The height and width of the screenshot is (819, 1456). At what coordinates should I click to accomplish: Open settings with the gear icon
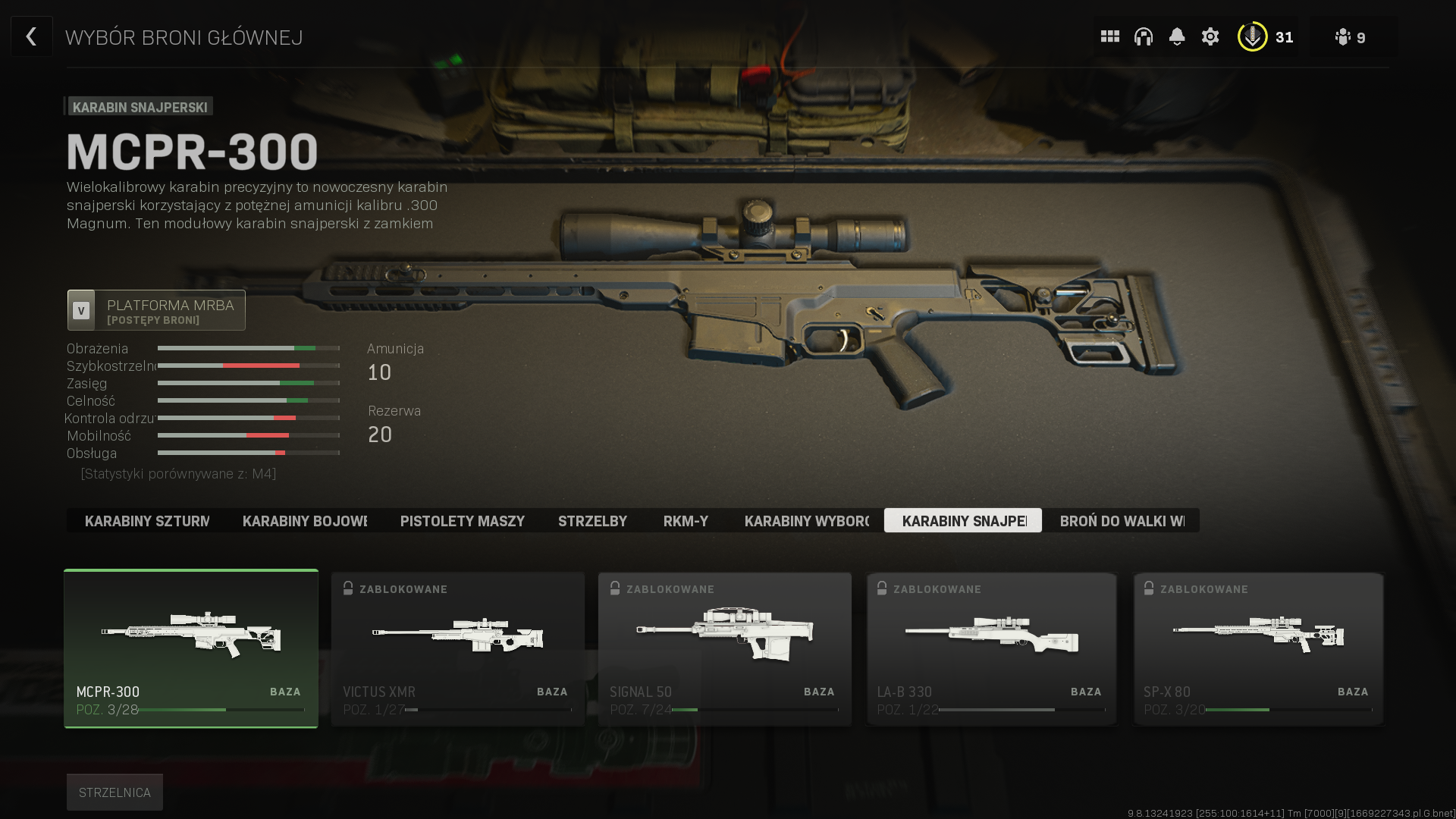1210,36
